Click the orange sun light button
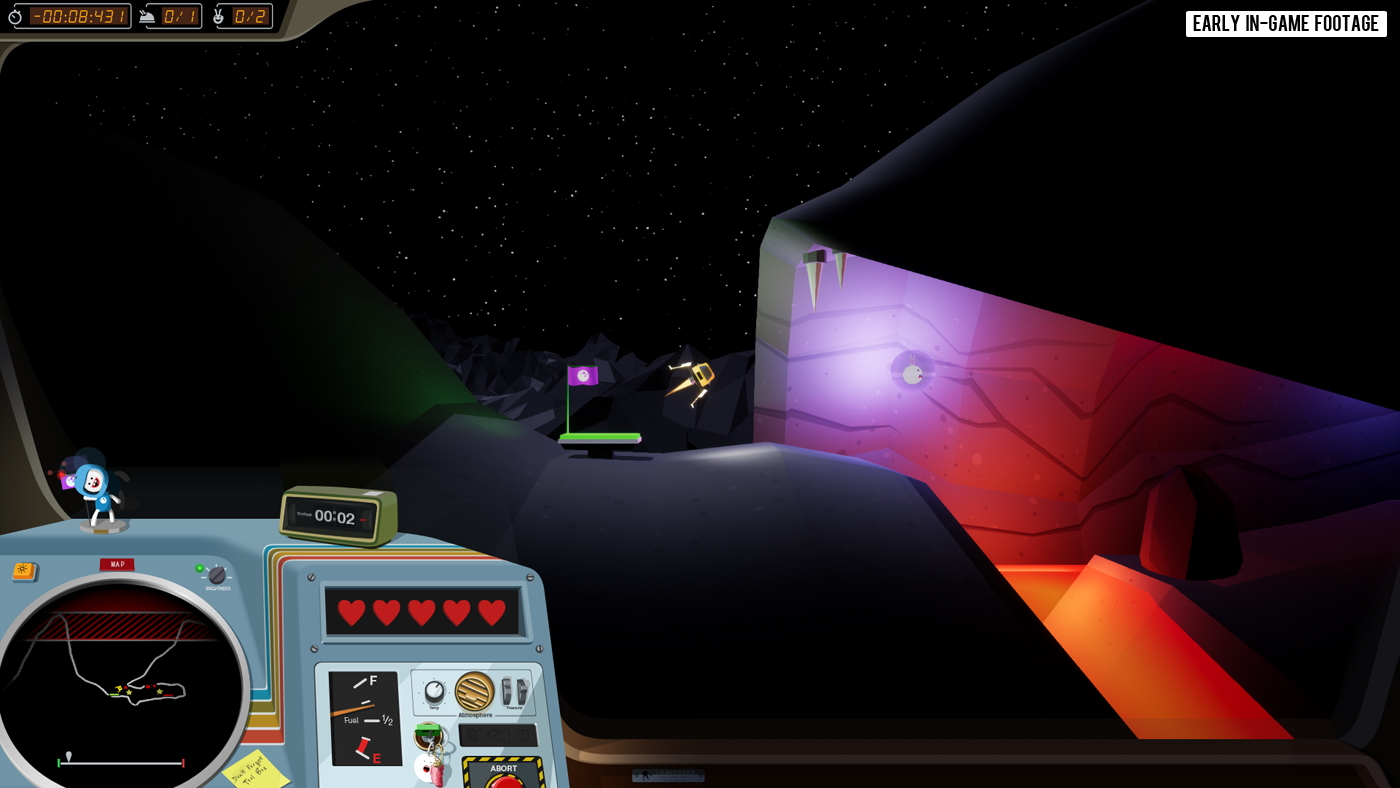Screen dimensions: 1400x788 (24, 571)
